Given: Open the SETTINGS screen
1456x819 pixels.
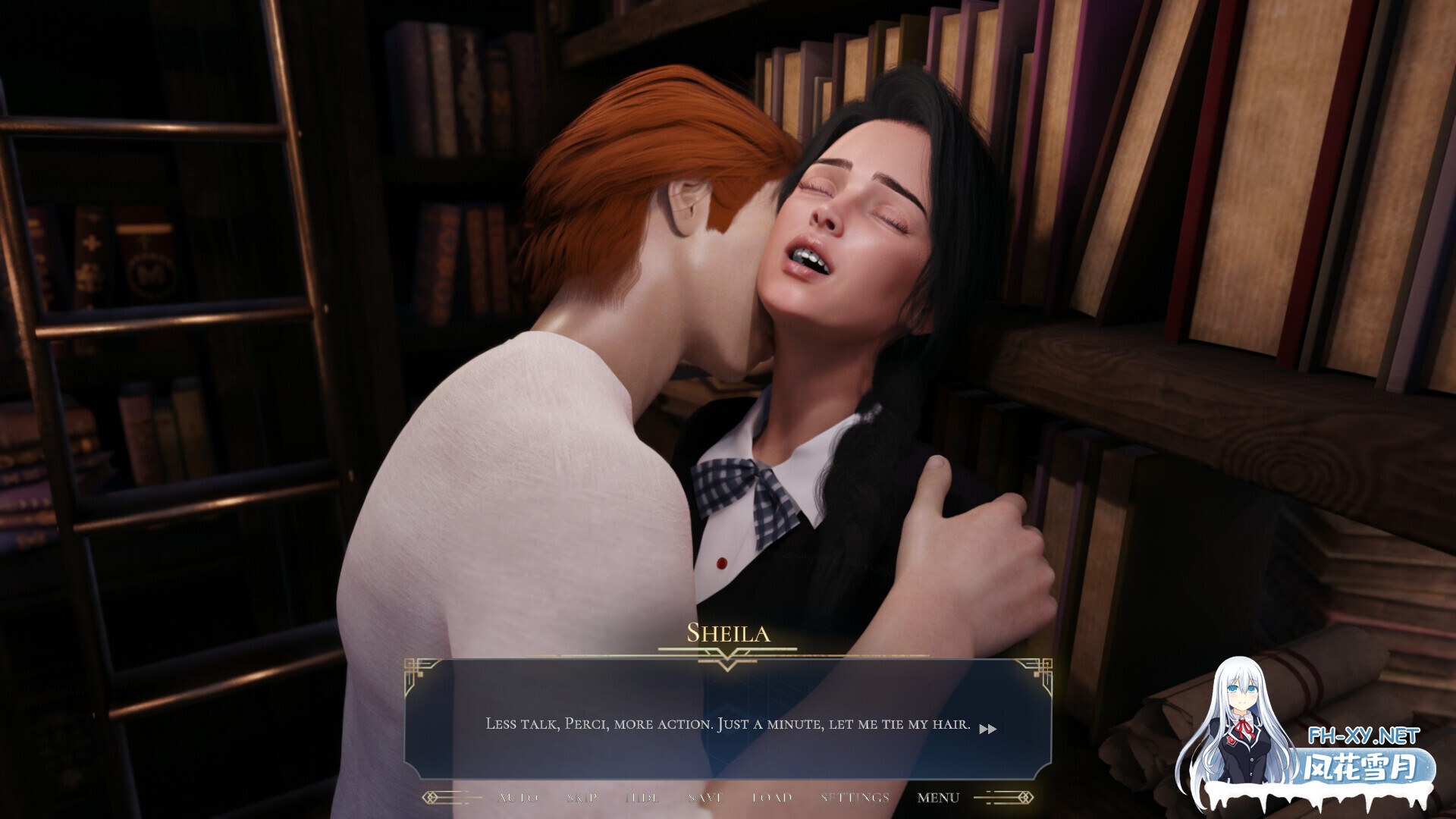Looking at the screenshot, I should pyautogui.click(x=855, y=797).
